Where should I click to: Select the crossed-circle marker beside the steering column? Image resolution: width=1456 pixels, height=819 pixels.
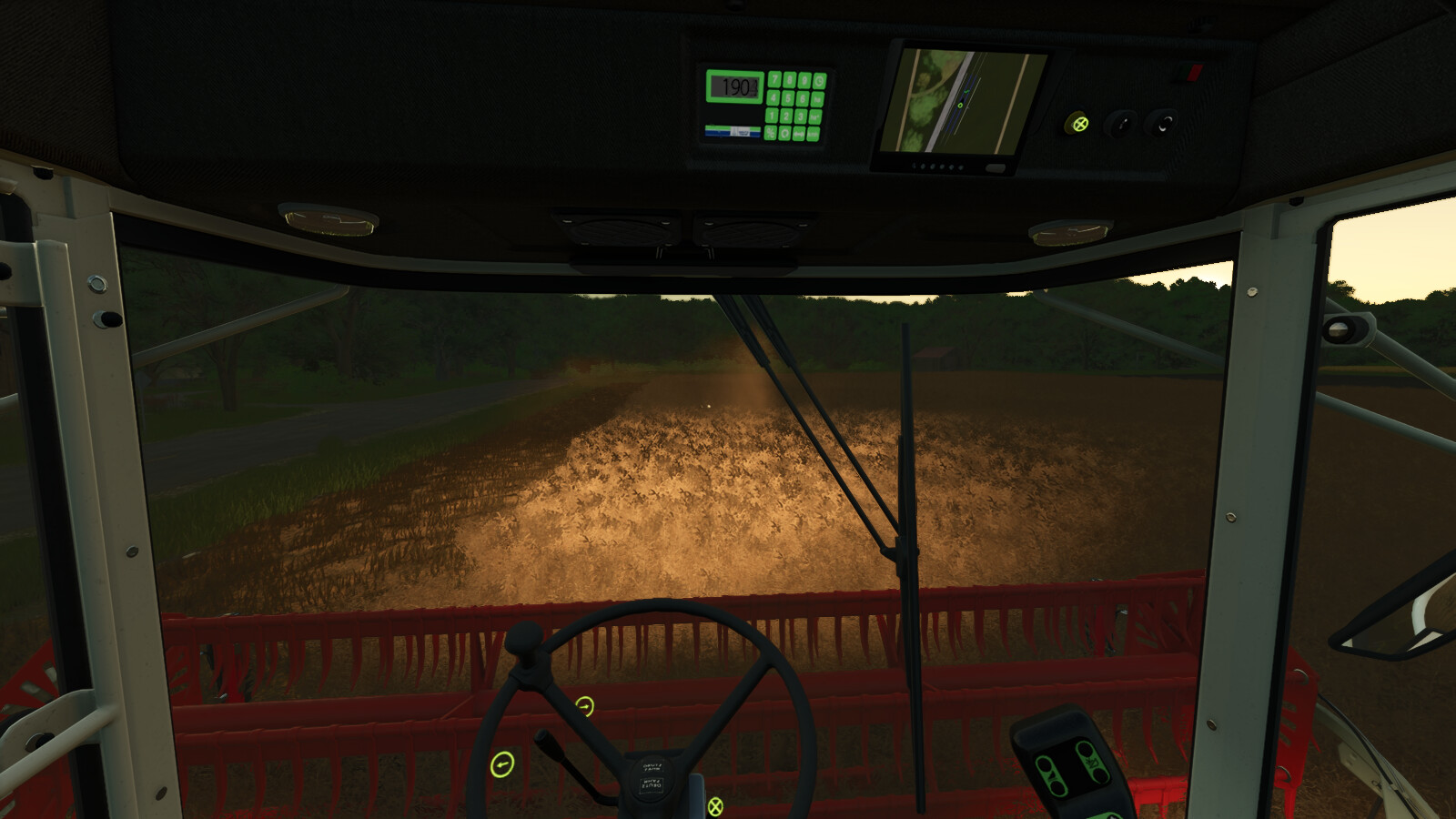coord(715,805)
